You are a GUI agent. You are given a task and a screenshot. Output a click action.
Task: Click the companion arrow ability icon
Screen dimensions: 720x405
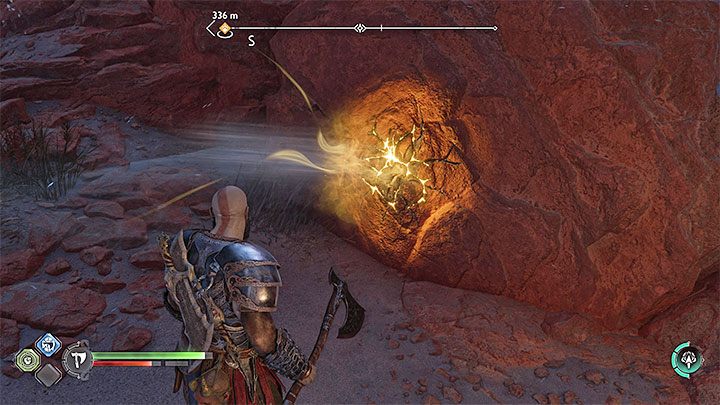pos(686,358)
